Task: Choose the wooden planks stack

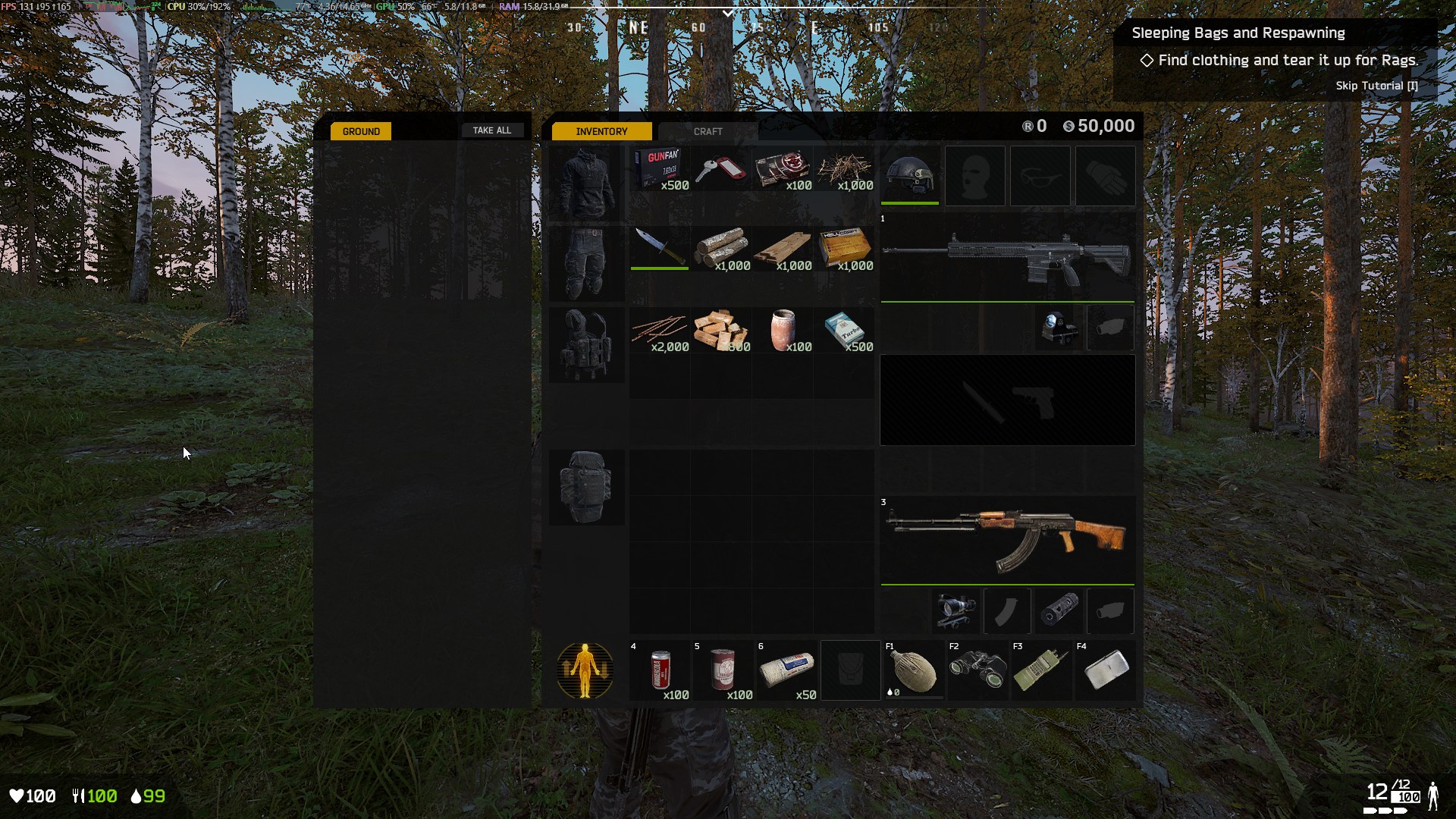Action: [x=783, y=249]
